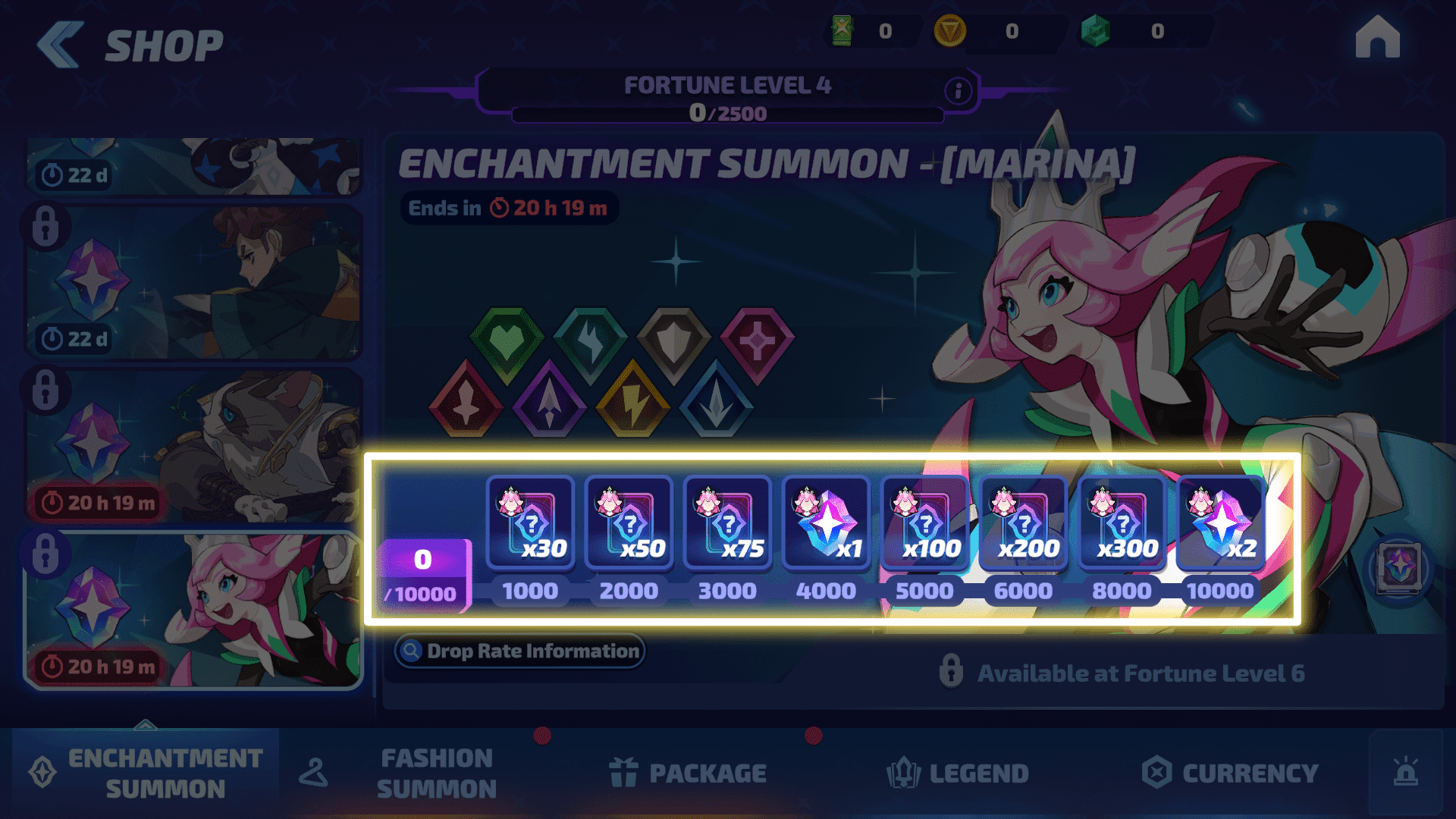Select the red-haired hero summon banner
Image resolution: width=1456 pixels, height=819 pixels.
point(193,282)
